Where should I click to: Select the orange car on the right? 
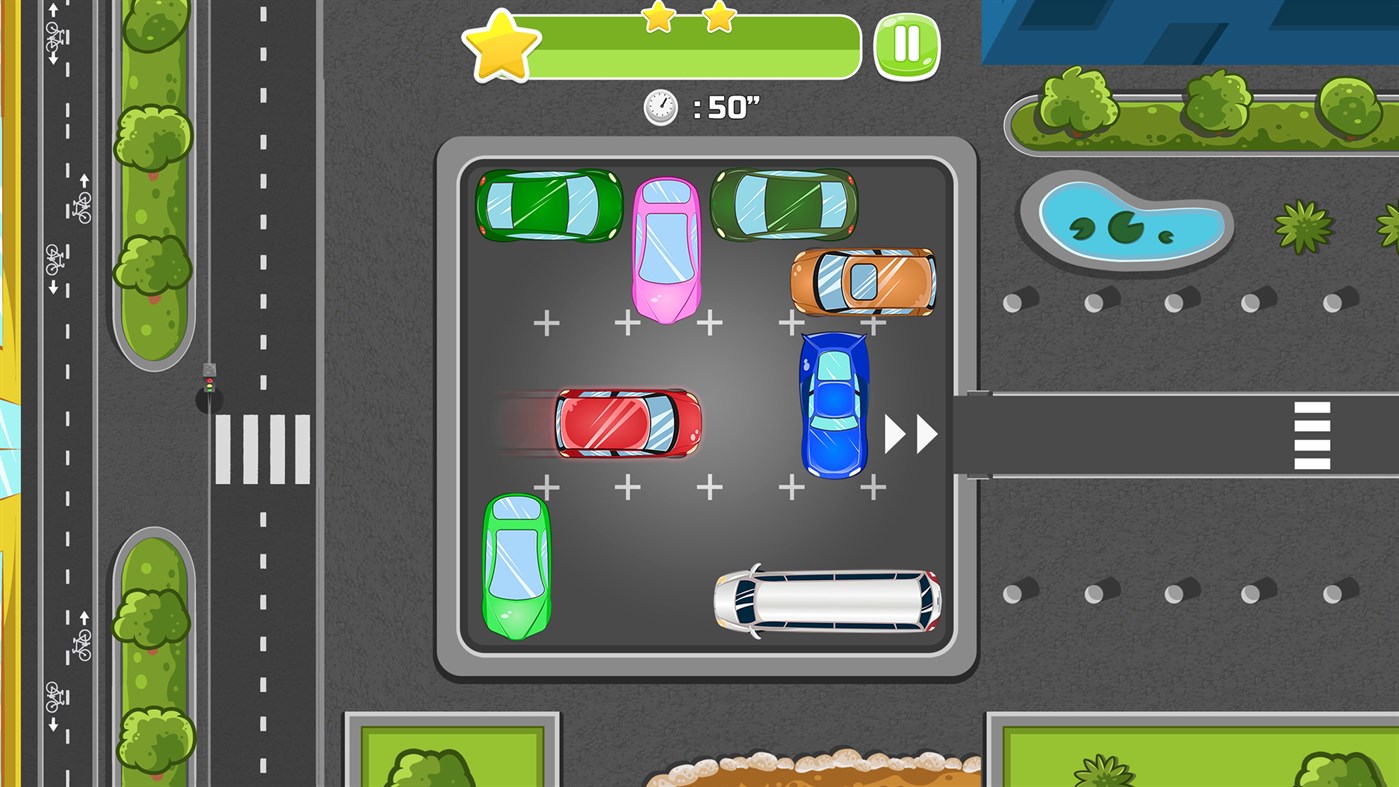[x=862, y=282]
